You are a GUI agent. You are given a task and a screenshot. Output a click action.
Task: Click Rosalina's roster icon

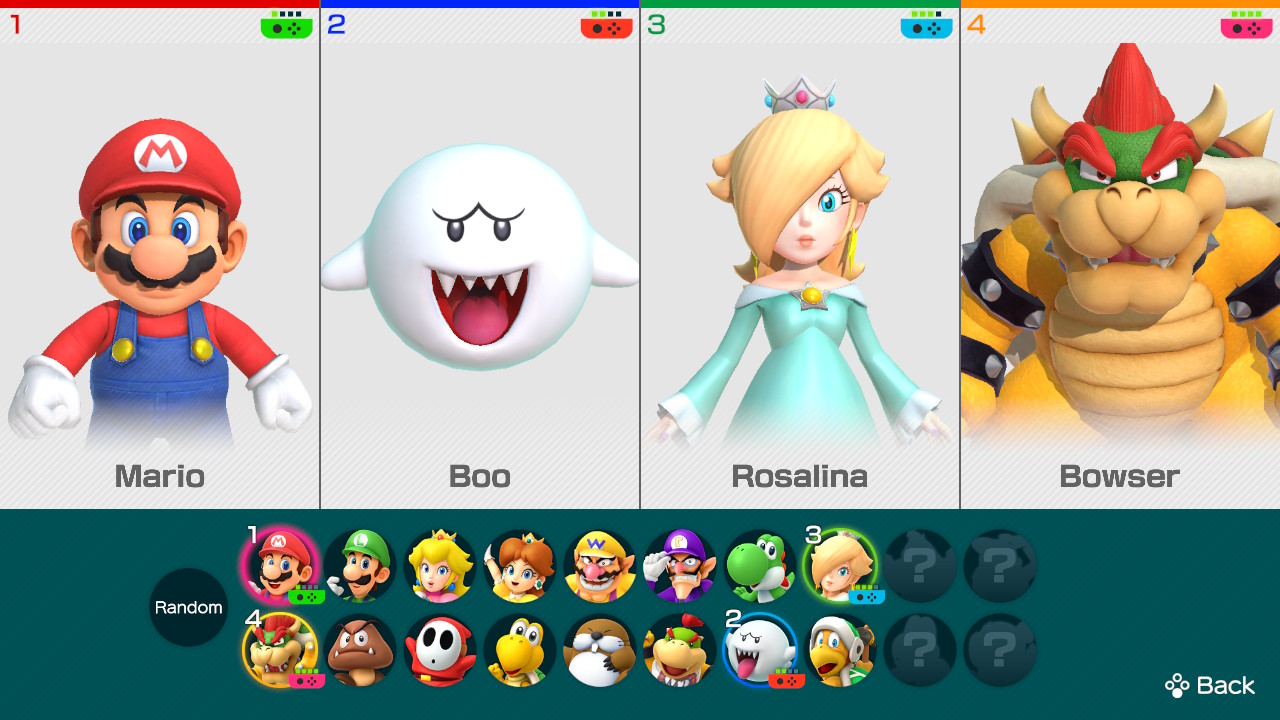point(840,566)
